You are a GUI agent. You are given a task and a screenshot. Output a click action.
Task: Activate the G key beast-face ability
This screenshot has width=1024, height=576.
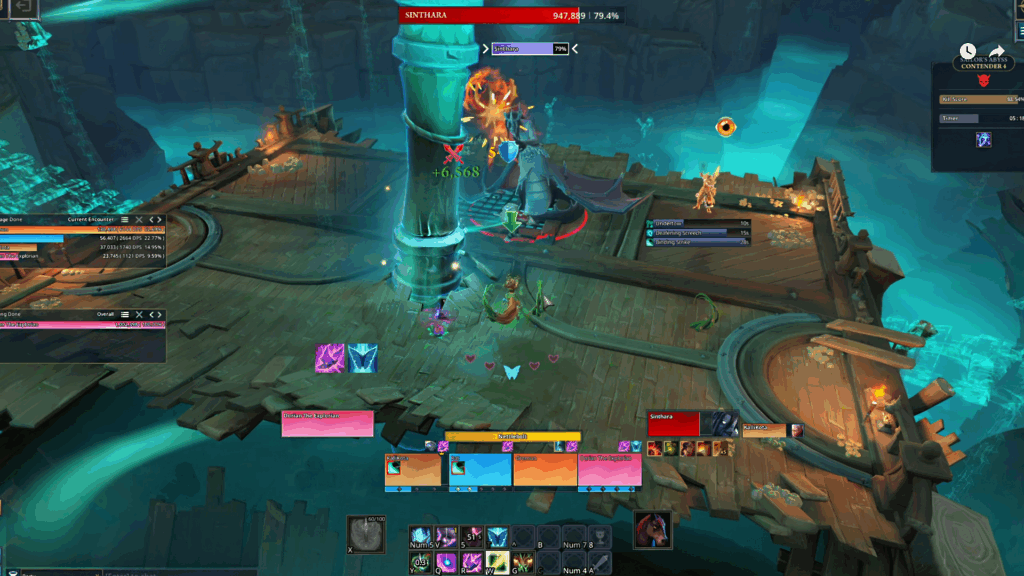[x=522, y=562]
